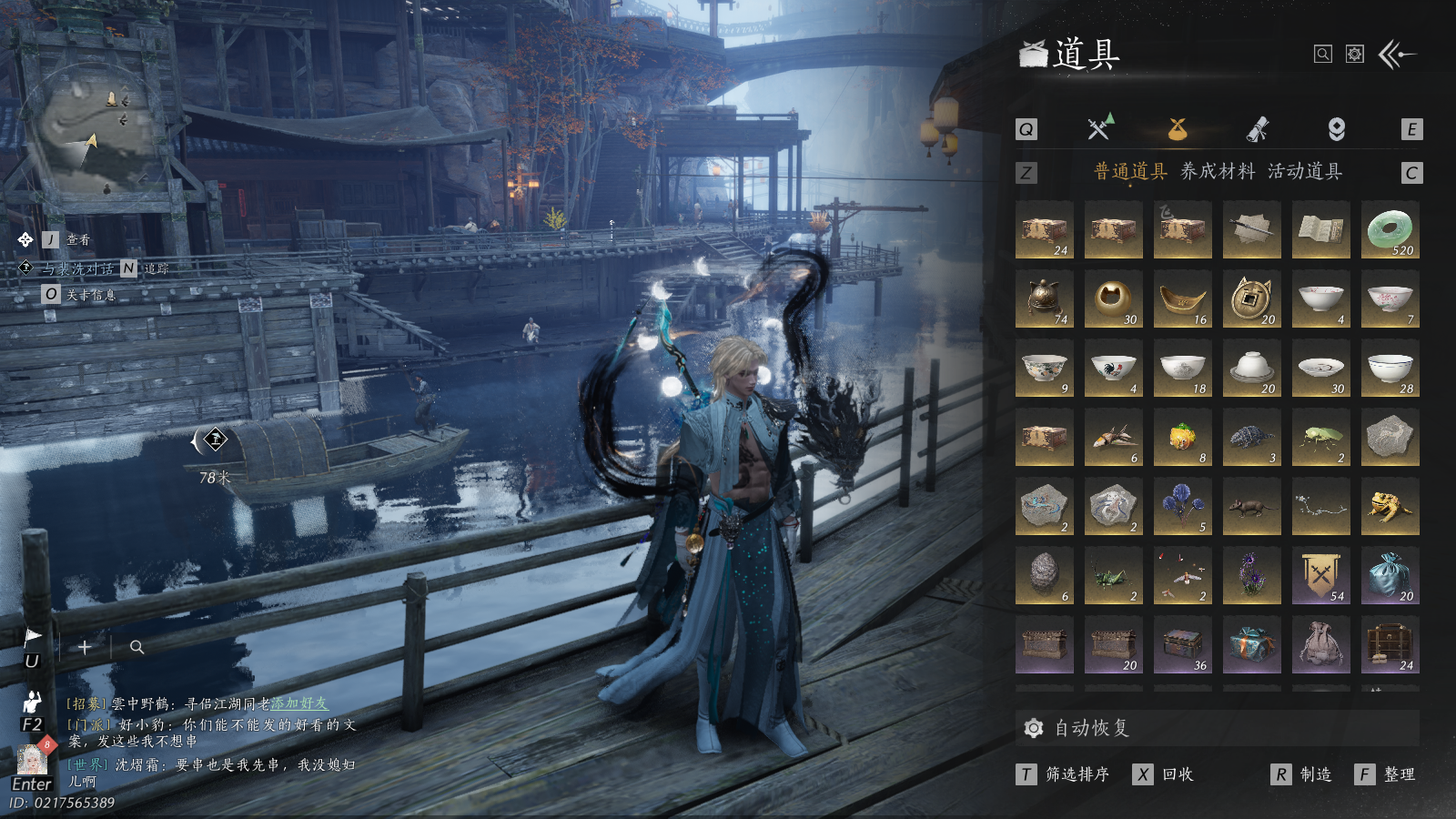This screenshot has width=1456, height=819.
Task: Click the 筛选排序 filter sort button
Action: point(1065,774)
